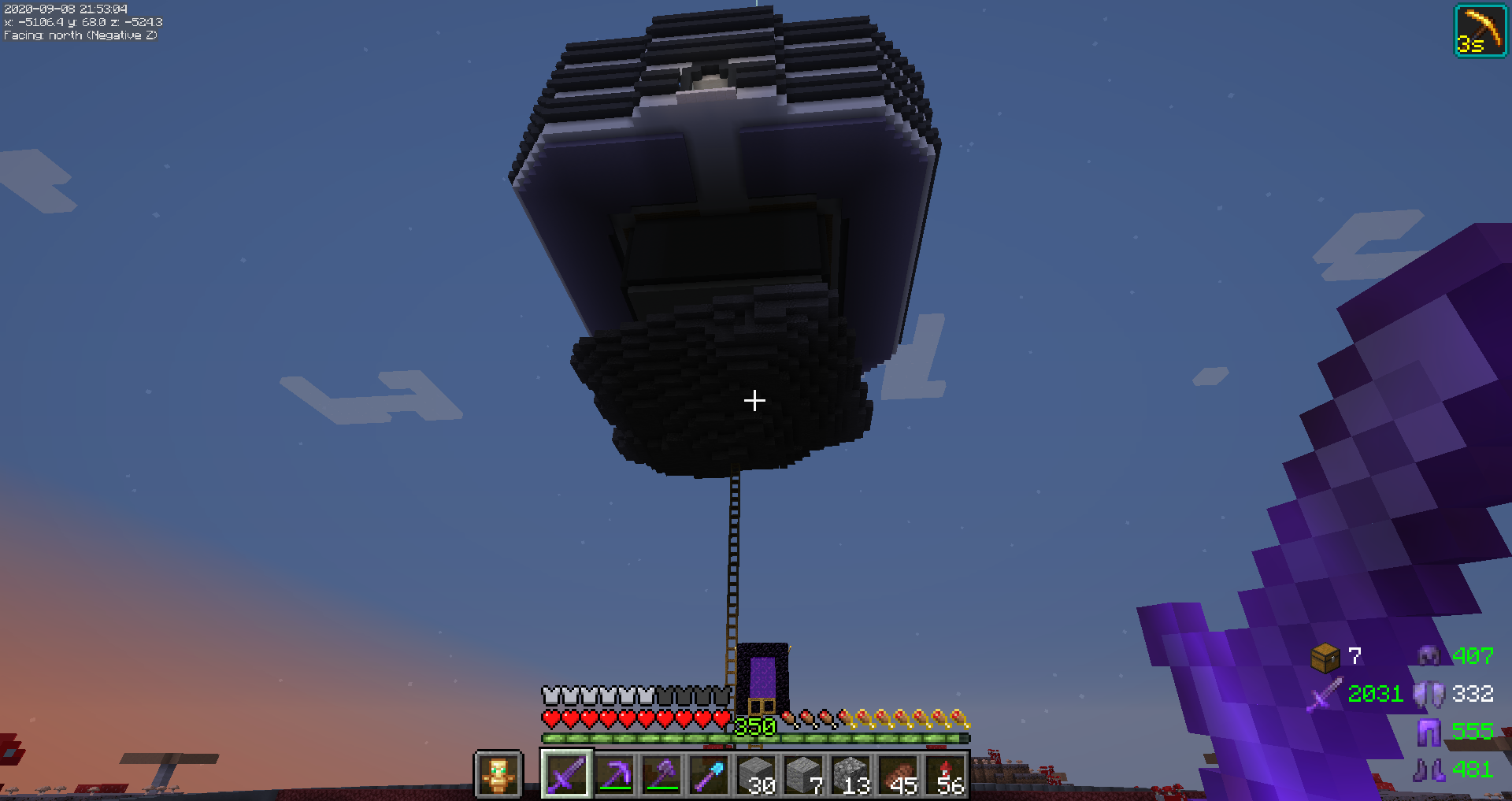Click the boots durability icon
This screenshot has height=801, width=1512.
pyautogui.click(x=1429, y=769)
